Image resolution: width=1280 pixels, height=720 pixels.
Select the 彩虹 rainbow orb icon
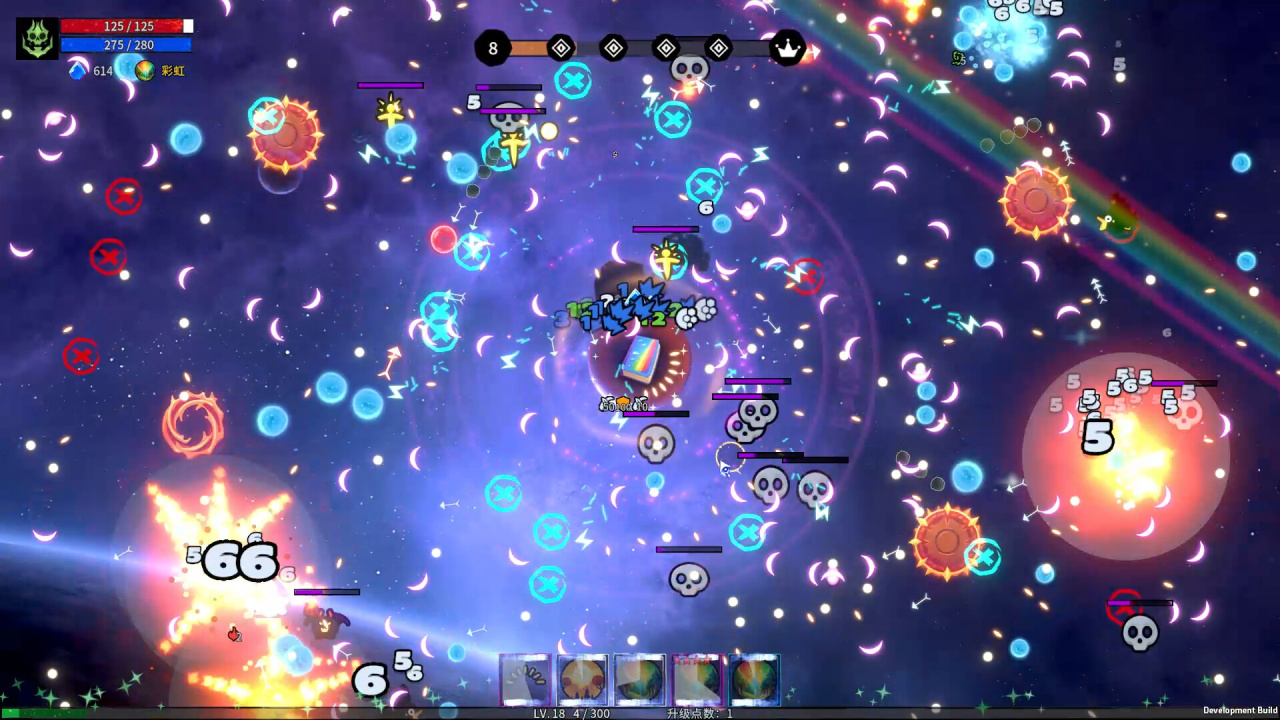pyautogui.click(x=145, y=71)
